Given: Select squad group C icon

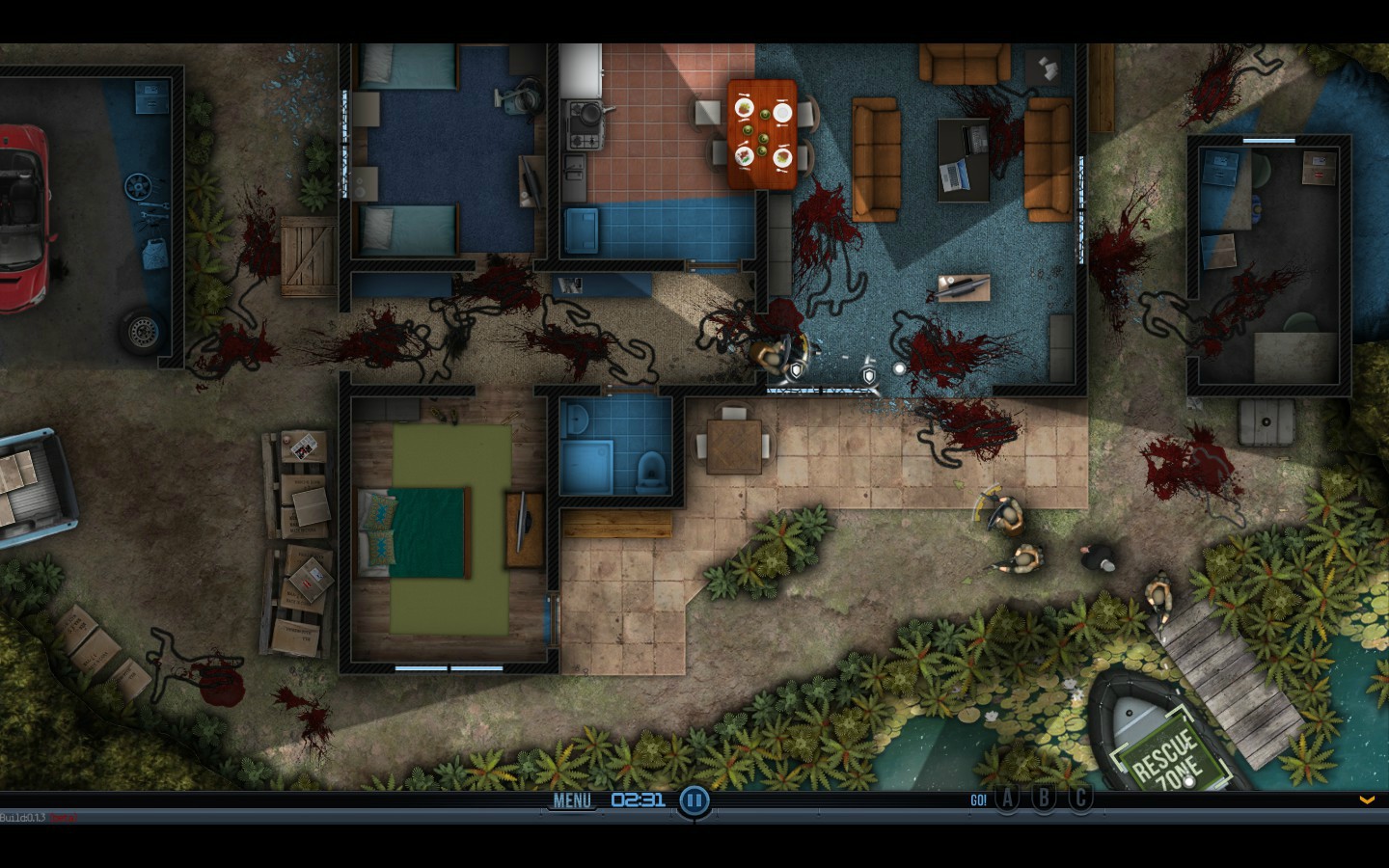Looking at the screenshot, I should pos(1079,799).
